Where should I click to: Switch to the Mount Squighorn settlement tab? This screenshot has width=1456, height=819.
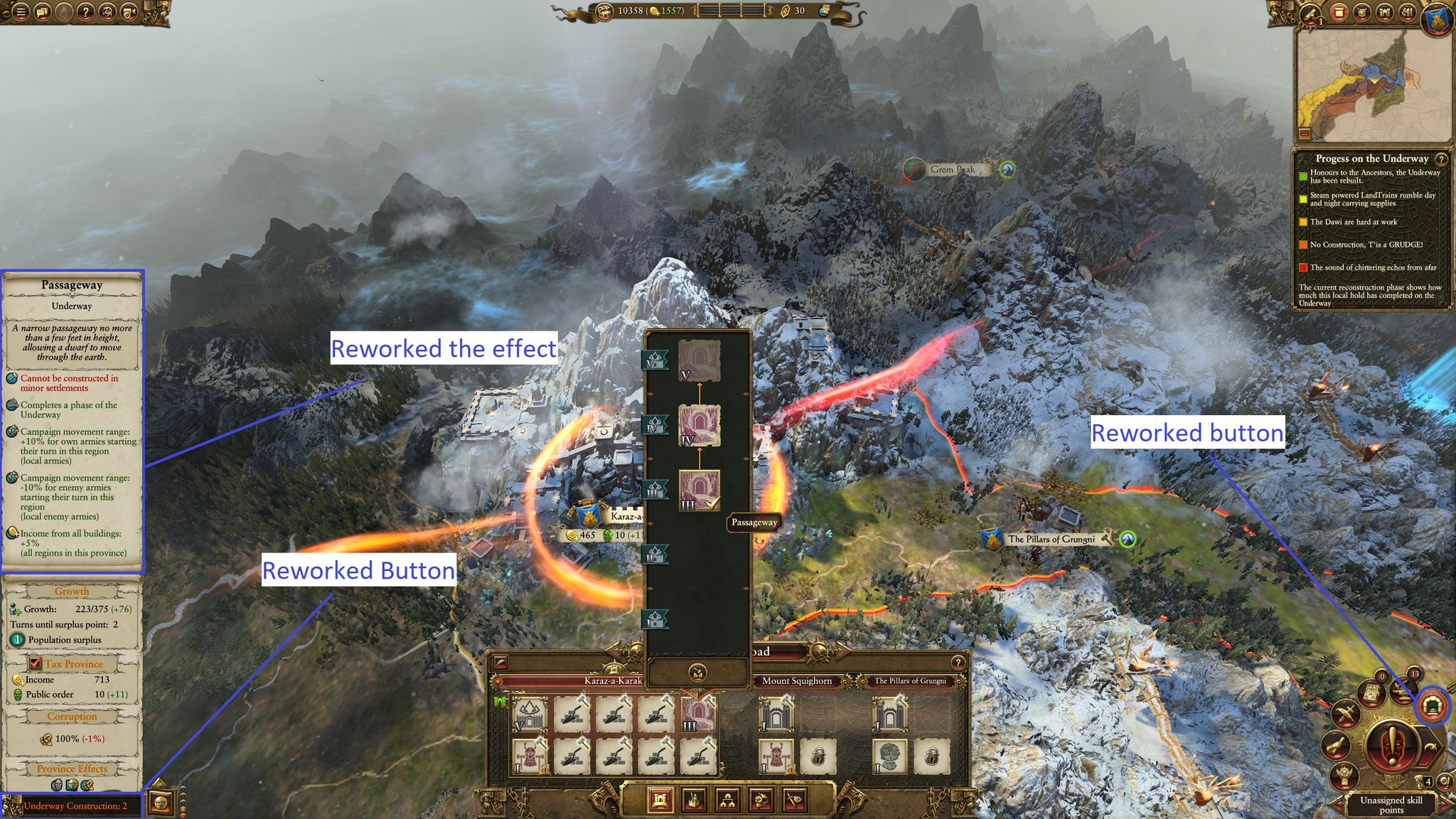797,681
